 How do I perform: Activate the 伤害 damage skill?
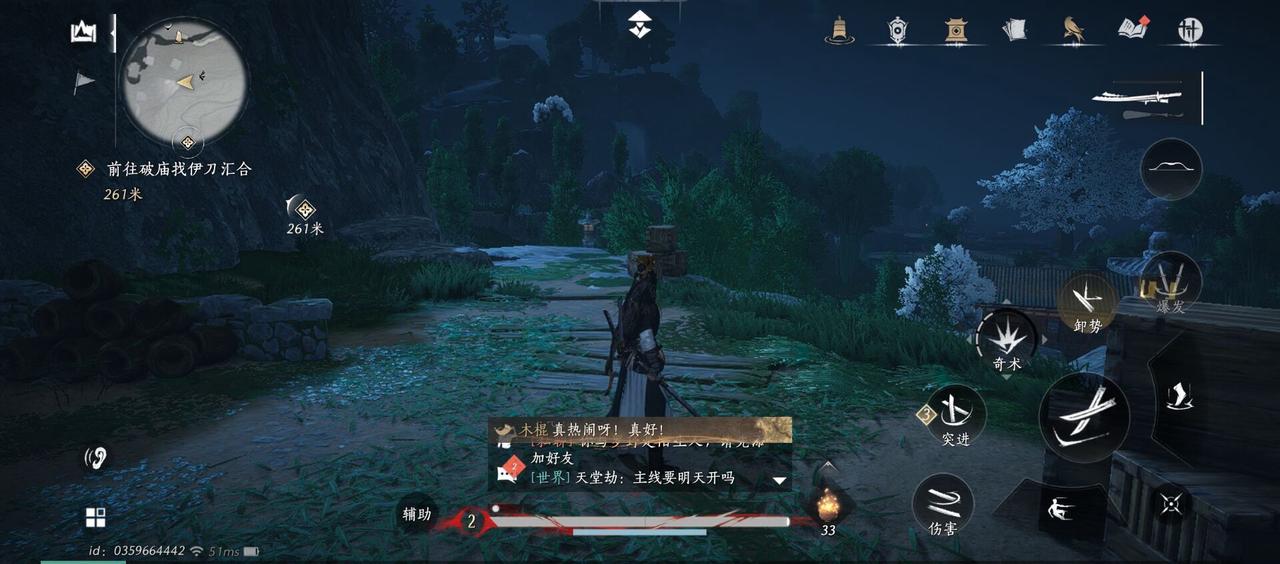pos(942,504)
